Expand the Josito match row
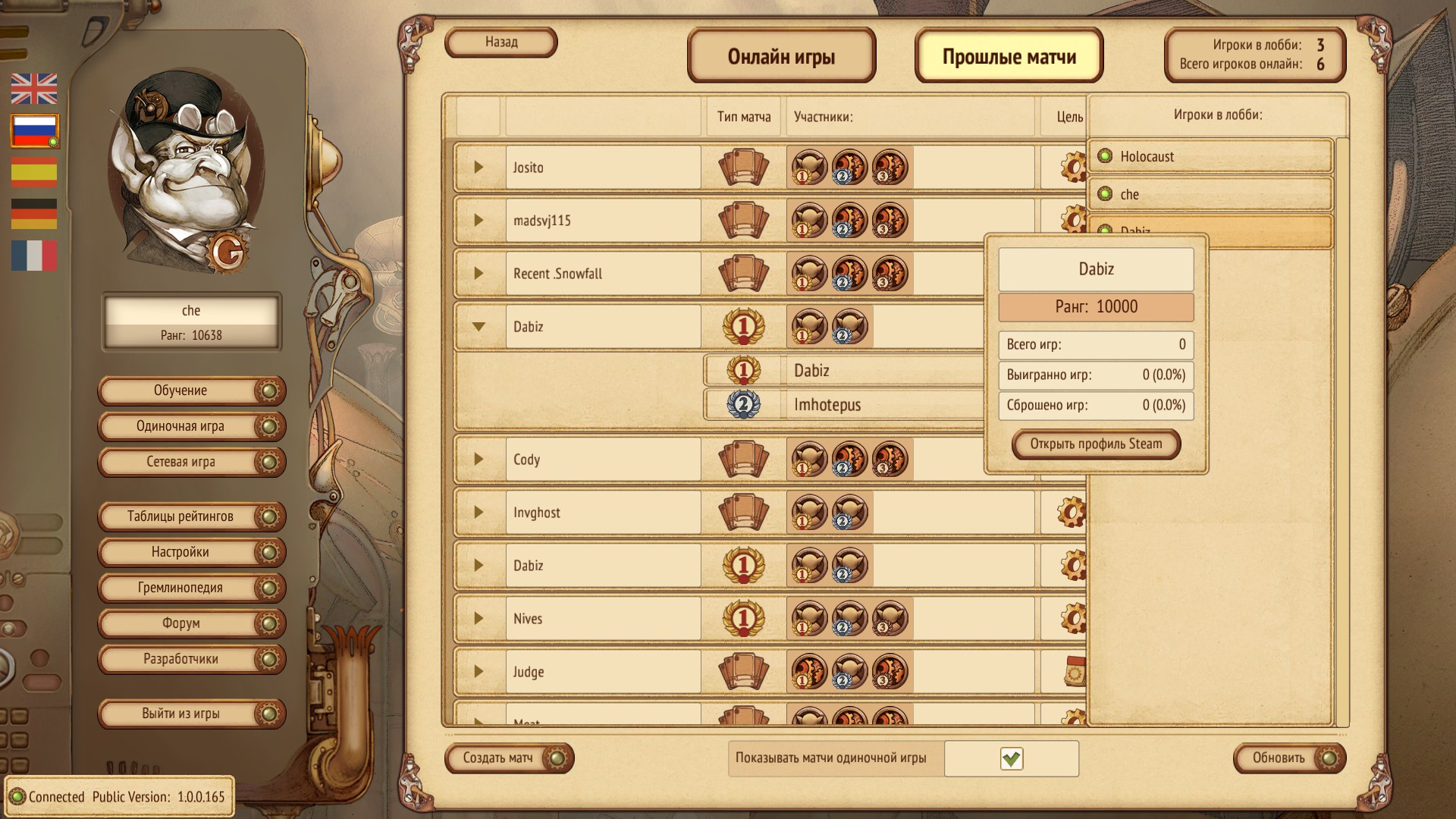The image size is (1456, 819). coord(479,167)
